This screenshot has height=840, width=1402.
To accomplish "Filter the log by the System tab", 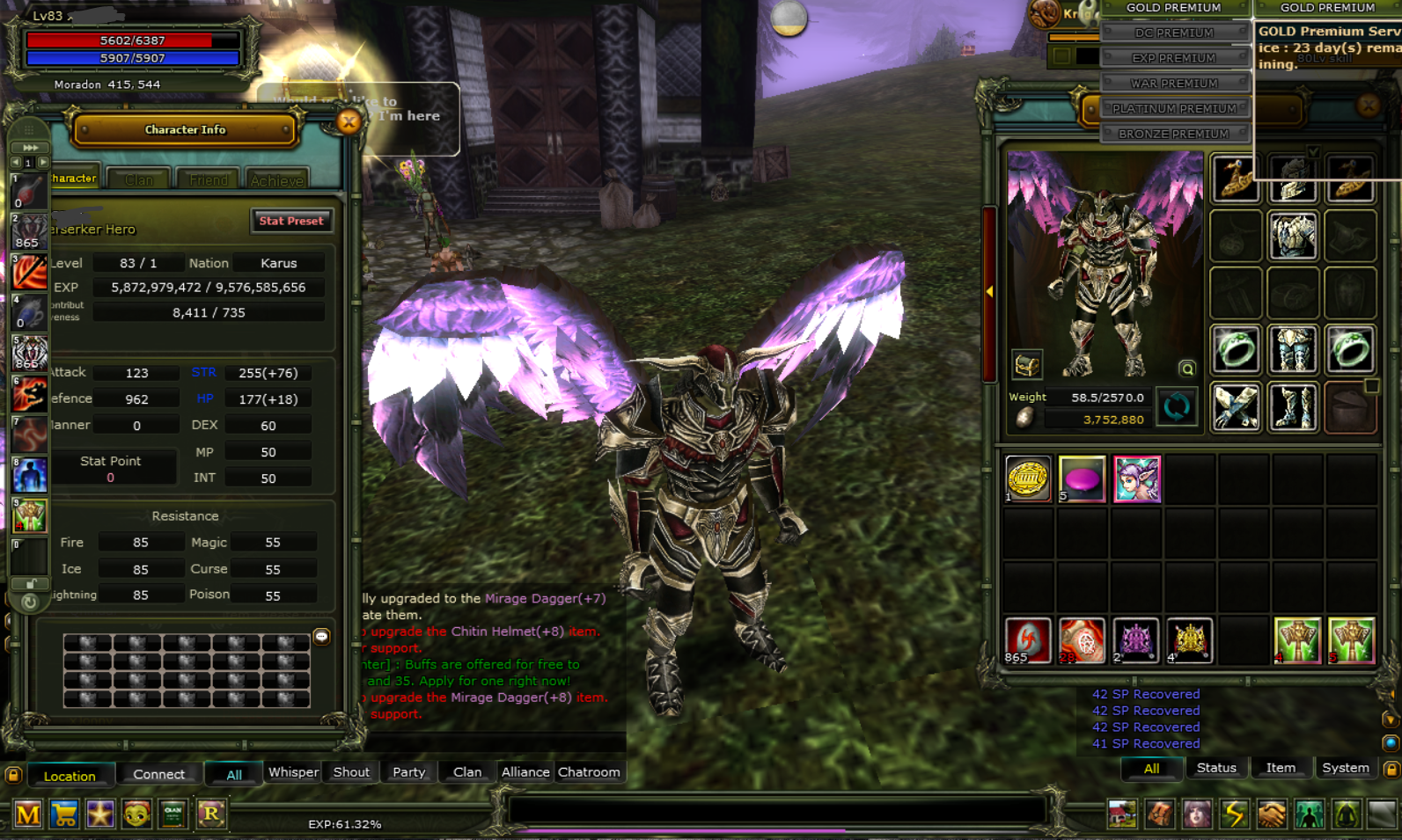I will 1345,768.
